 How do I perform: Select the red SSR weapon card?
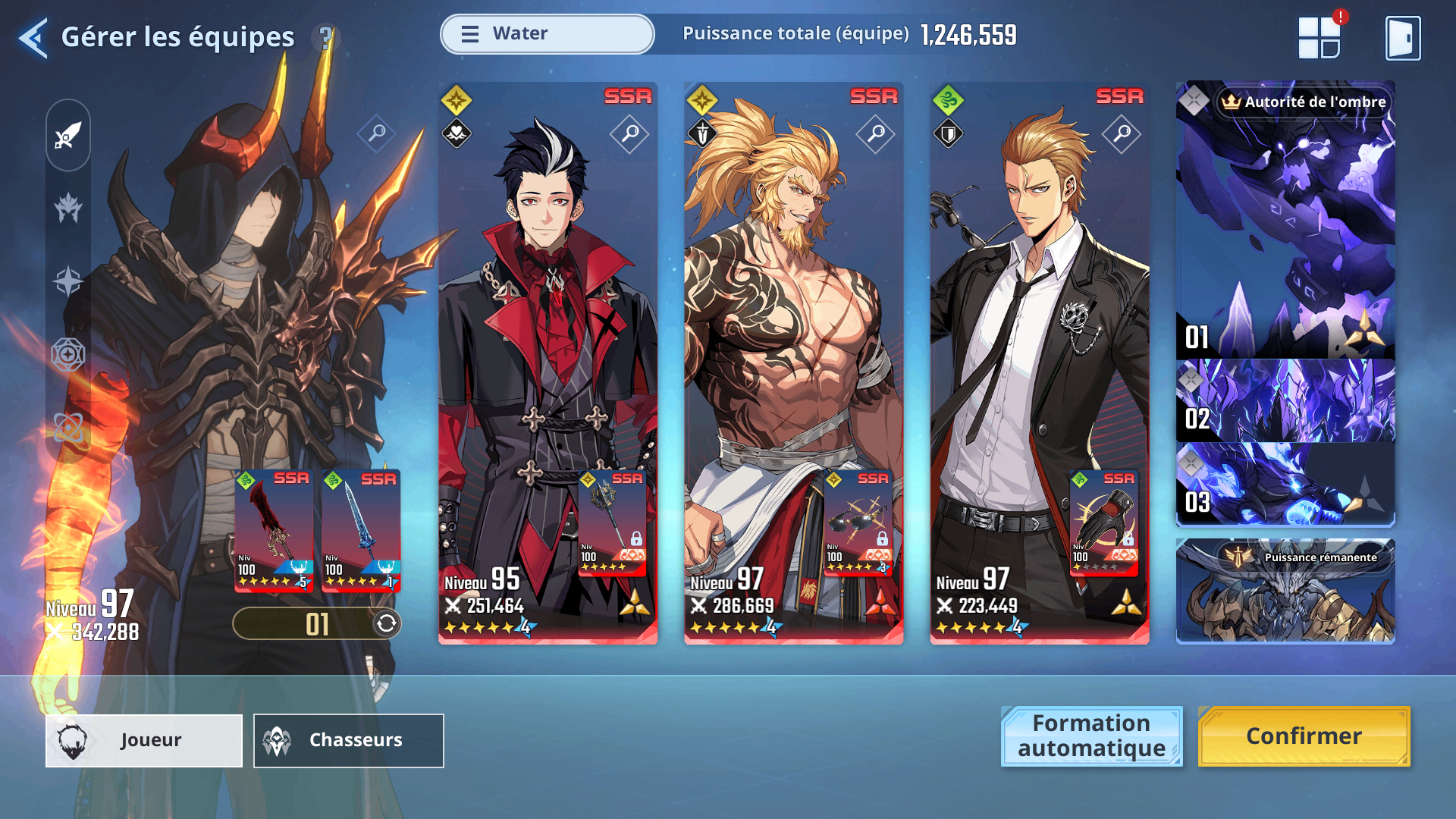[274, 529]
